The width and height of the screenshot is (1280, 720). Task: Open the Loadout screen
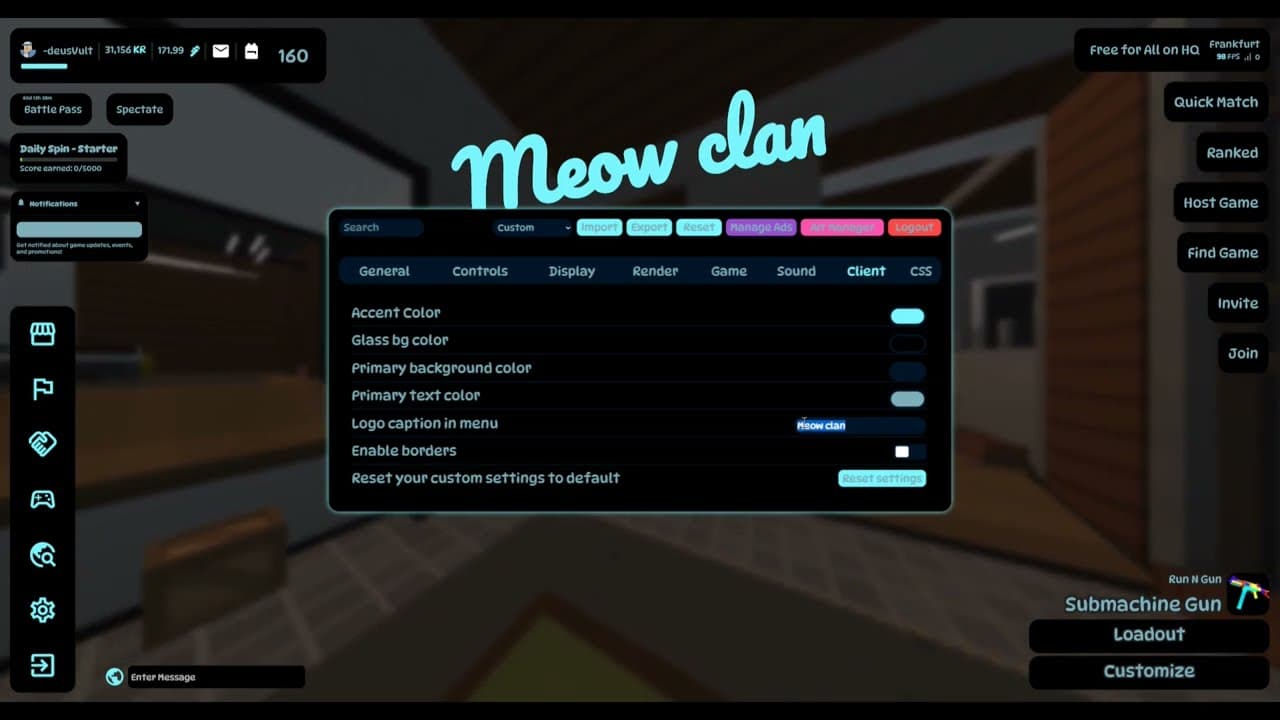tap(1149, 635)
